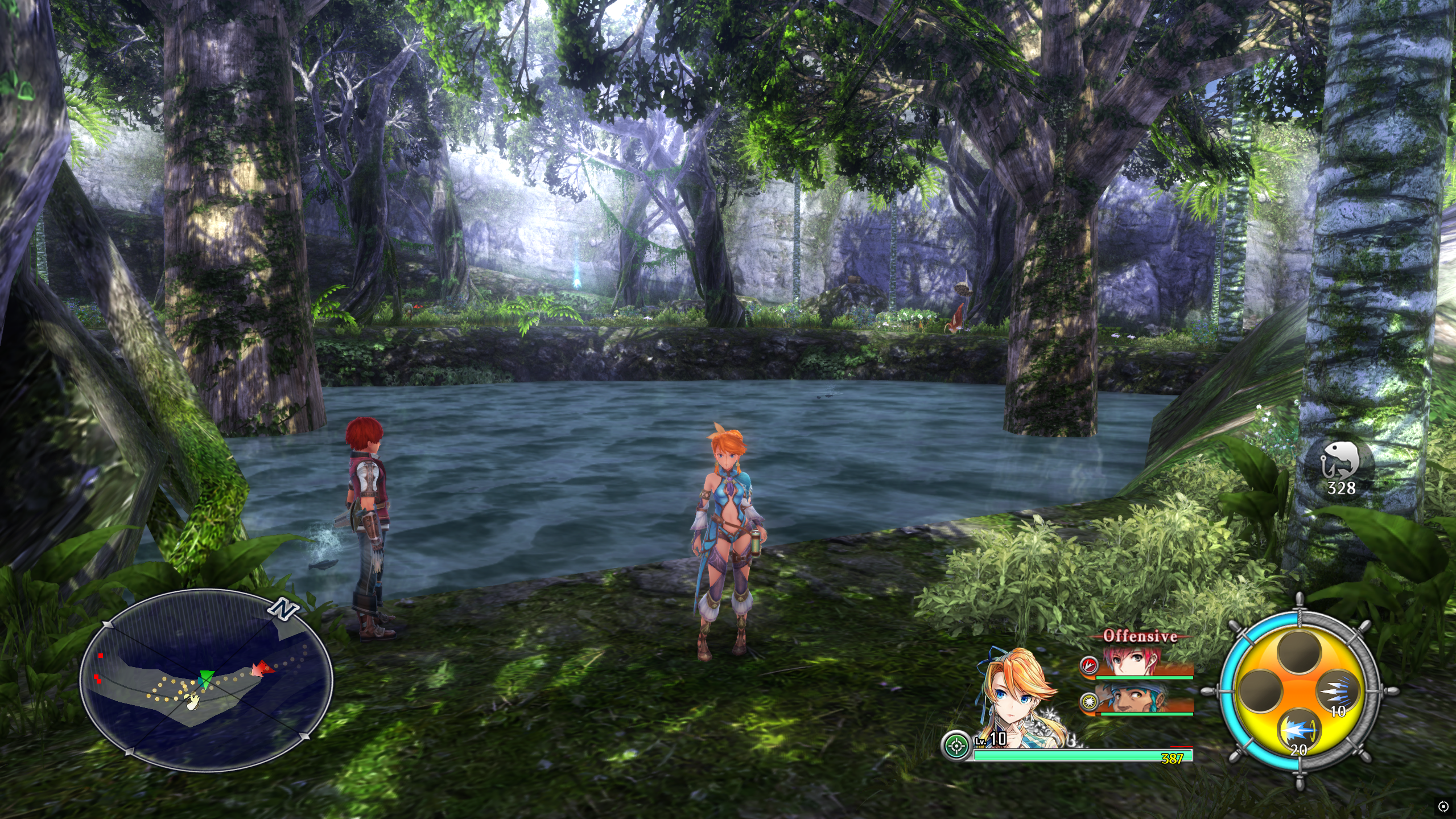
Task: Select the red arrow marker on minimap
Action: (262, 668)
